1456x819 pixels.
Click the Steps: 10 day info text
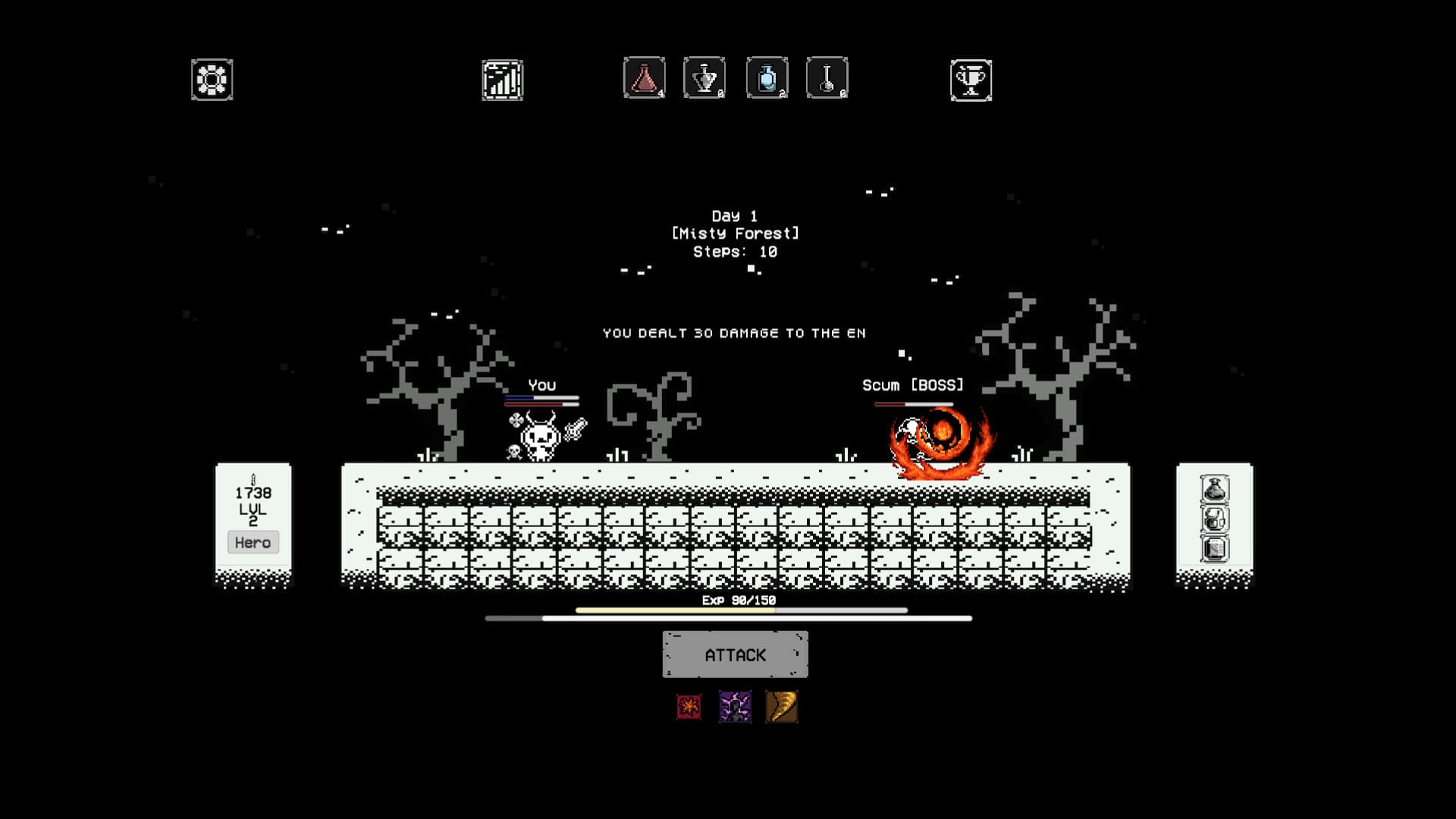pos(733,251)
